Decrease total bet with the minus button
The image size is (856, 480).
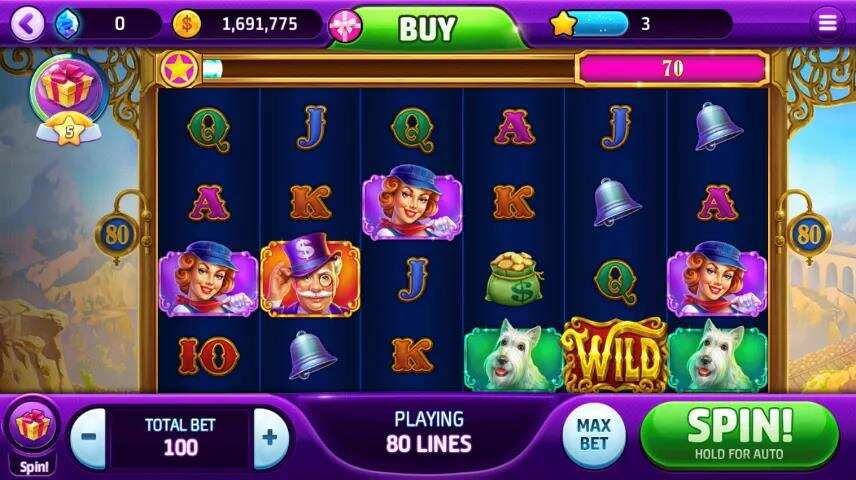coord(89,437)
